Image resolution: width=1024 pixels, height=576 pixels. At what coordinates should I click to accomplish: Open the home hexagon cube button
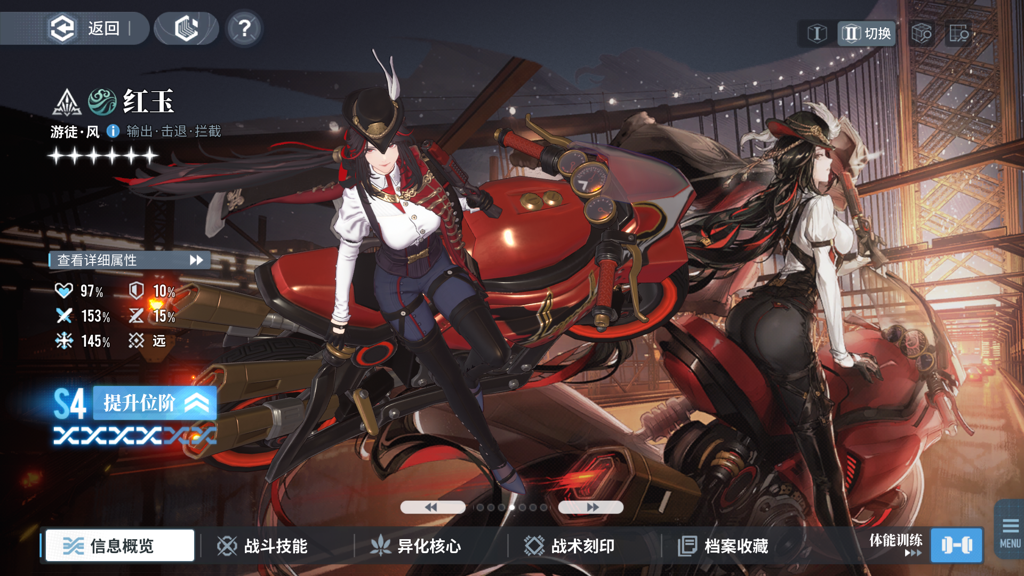coord(187,29)
